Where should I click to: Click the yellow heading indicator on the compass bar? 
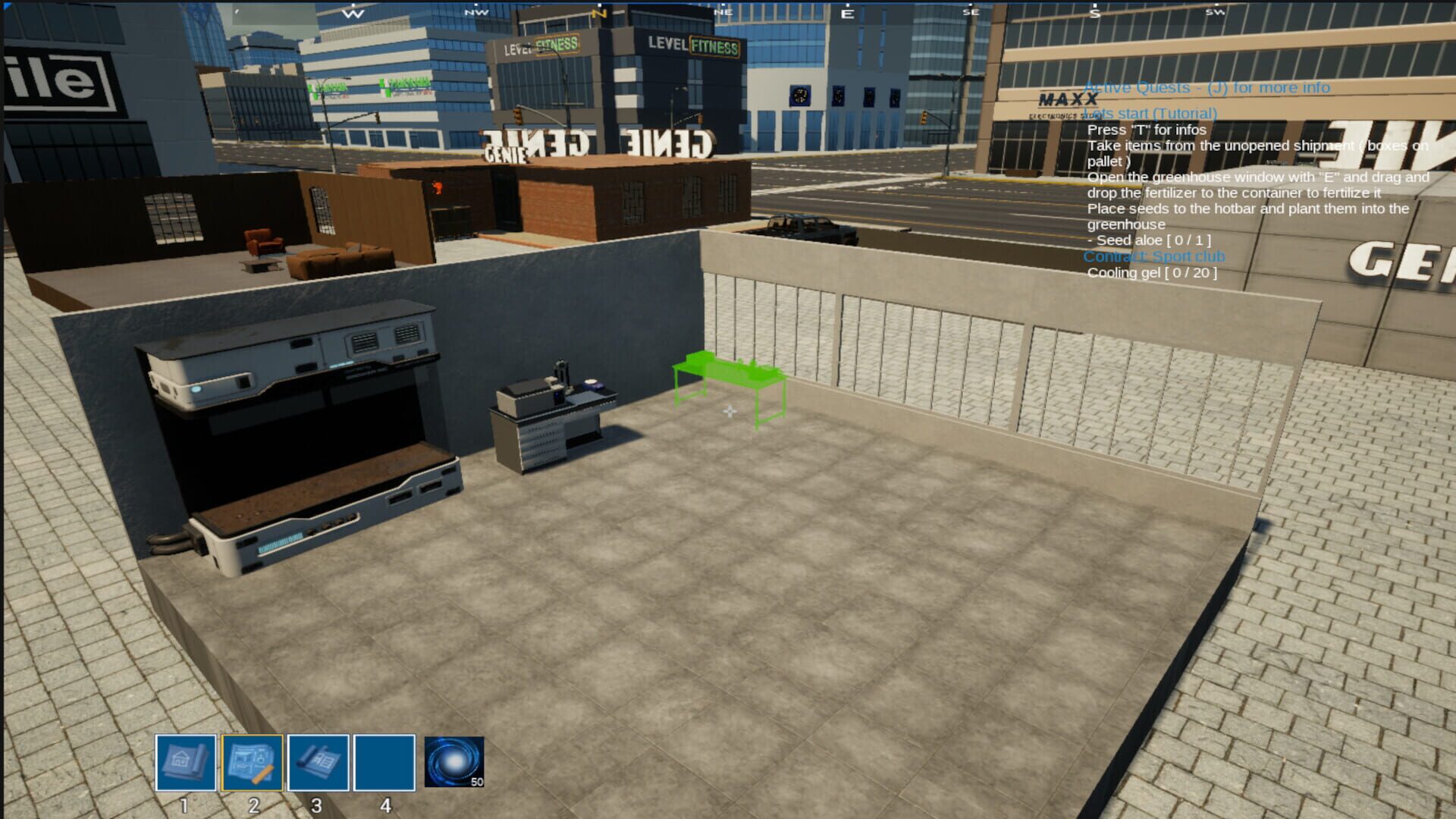click(x=599, y=13)
